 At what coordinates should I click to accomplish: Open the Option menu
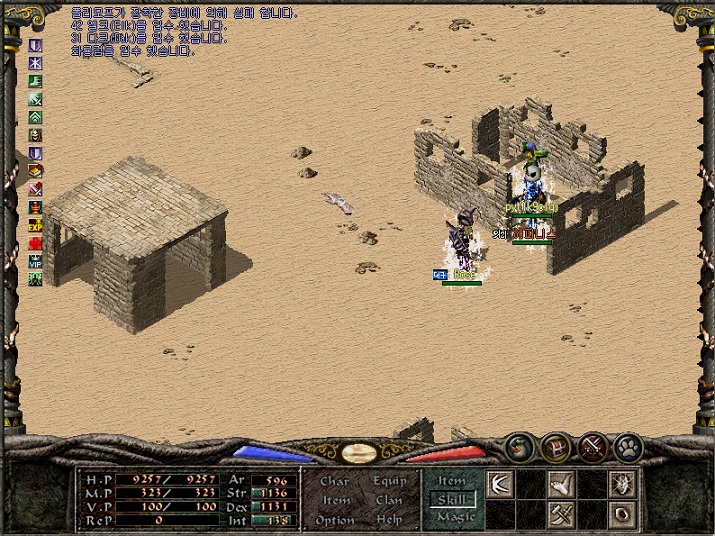click(x=335, y=520)
